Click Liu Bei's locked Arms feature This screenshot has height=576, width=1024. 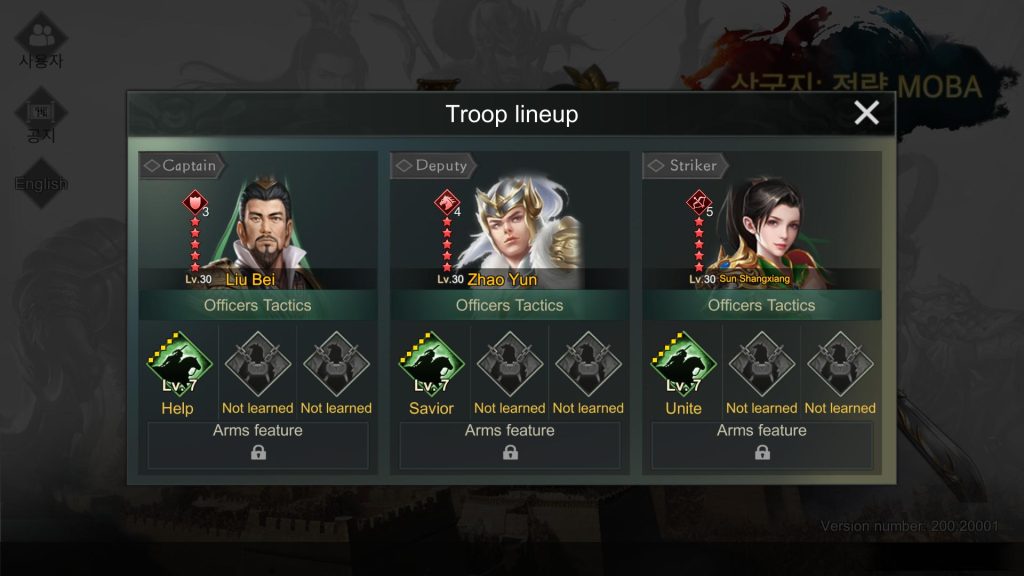[258, 445]
